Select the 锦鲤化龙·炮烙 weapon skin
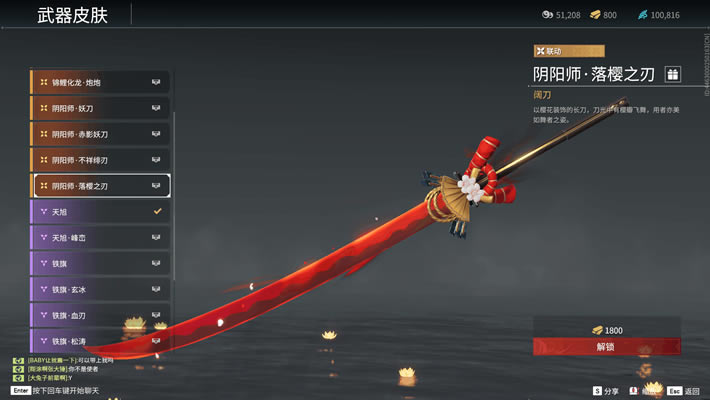The width and height of the screenshot is (710, 400). (100, 82)
